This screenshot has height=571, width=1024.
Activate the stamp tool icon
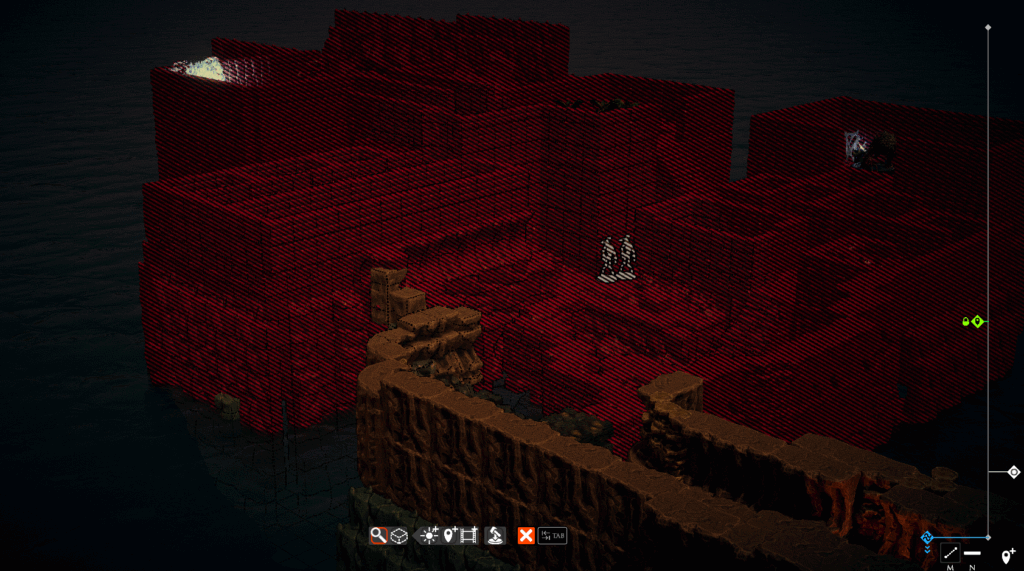click(x=495, y=536)
